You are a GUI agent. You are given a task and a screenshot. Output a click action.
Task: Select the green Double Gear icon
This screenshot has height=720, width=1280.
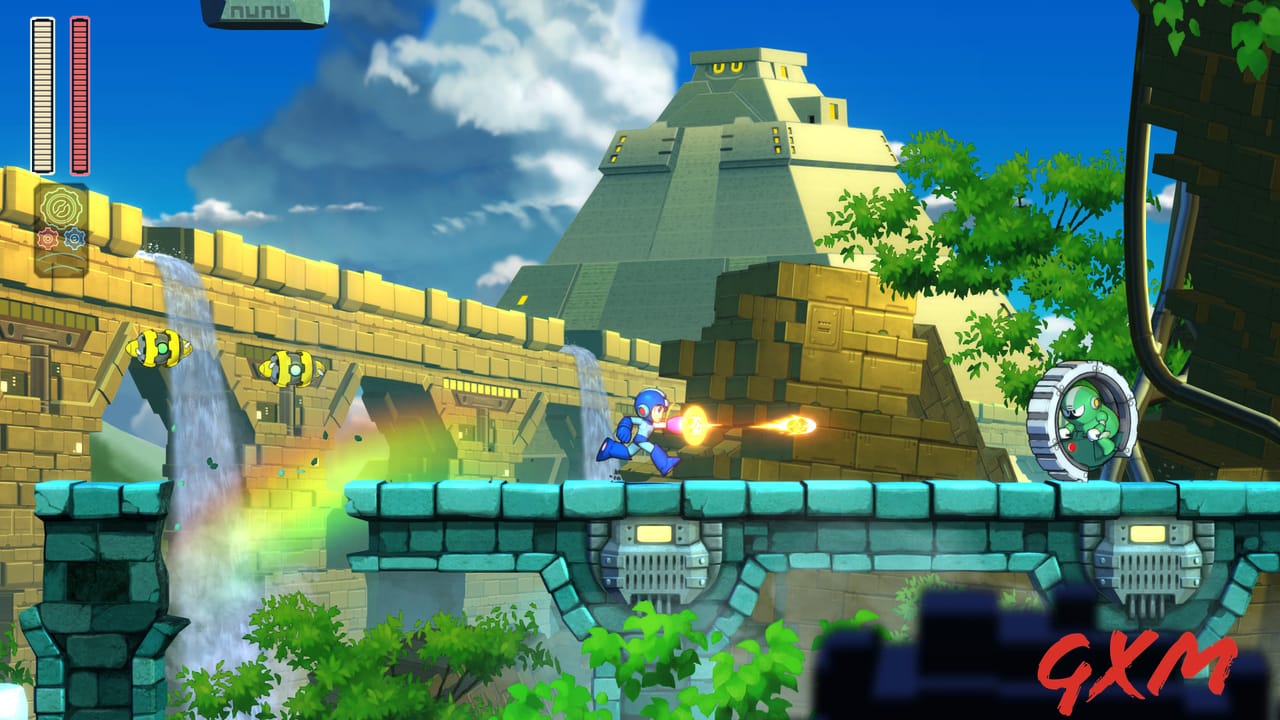tap(60, 205)
